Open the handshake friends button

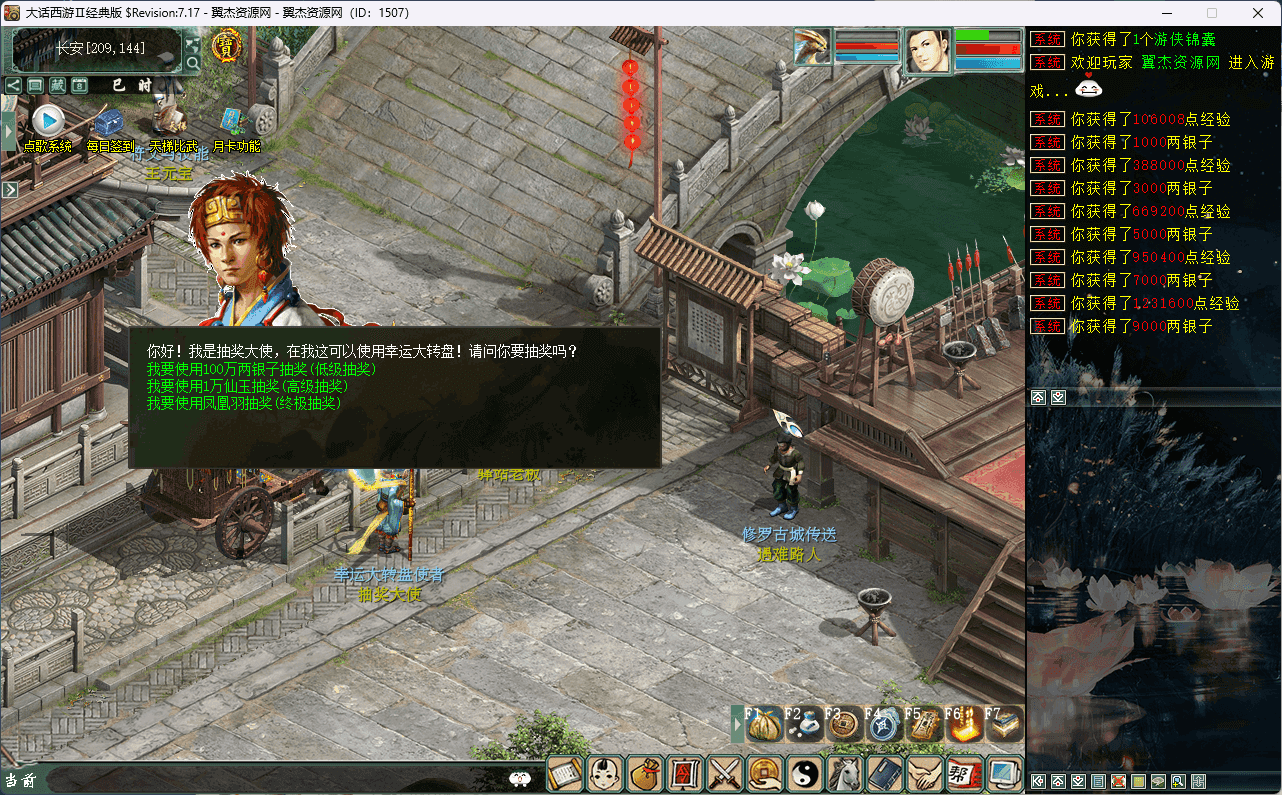(x=924, y=773)
